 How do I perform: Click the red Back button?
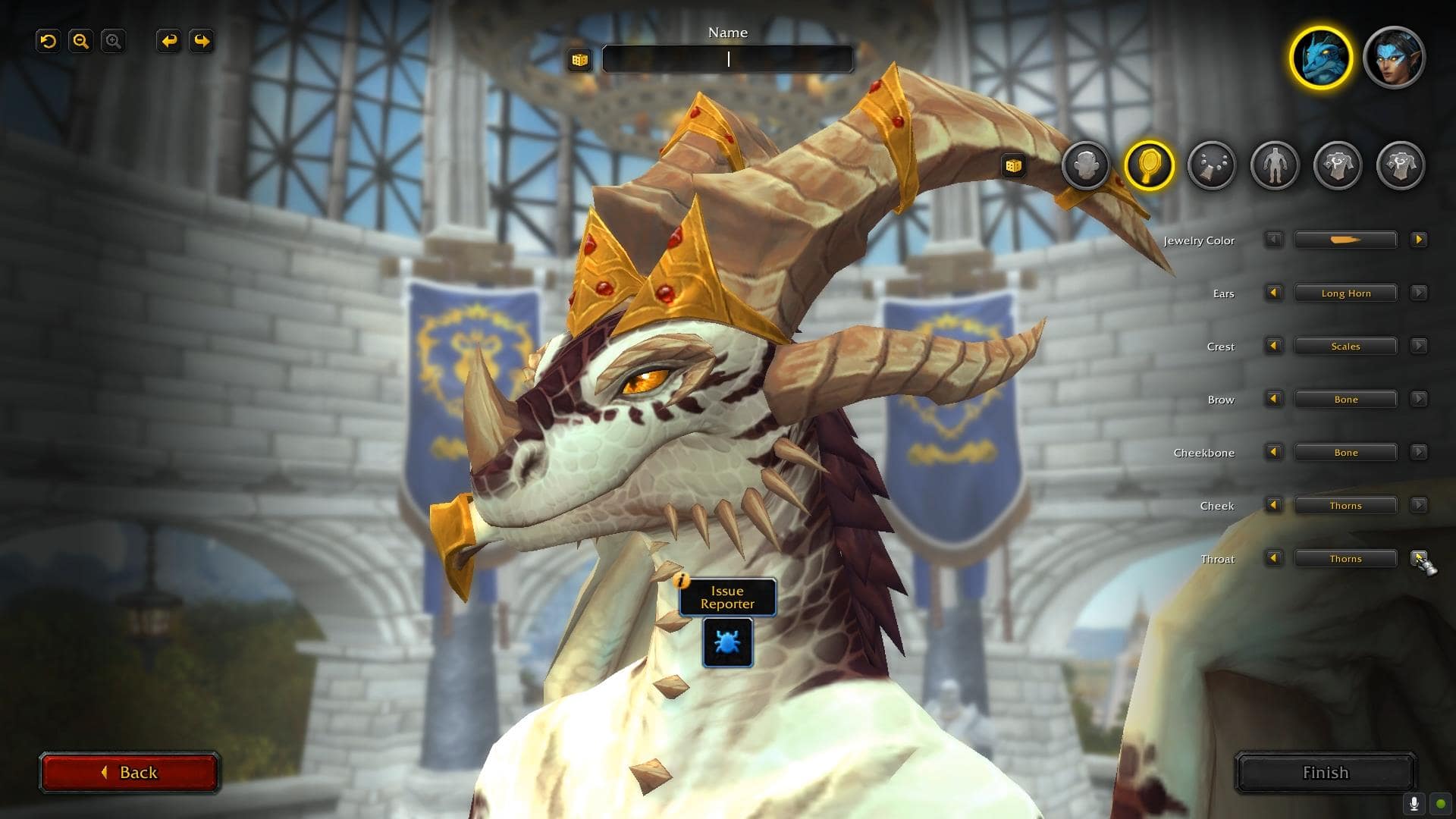pos(129,772)
